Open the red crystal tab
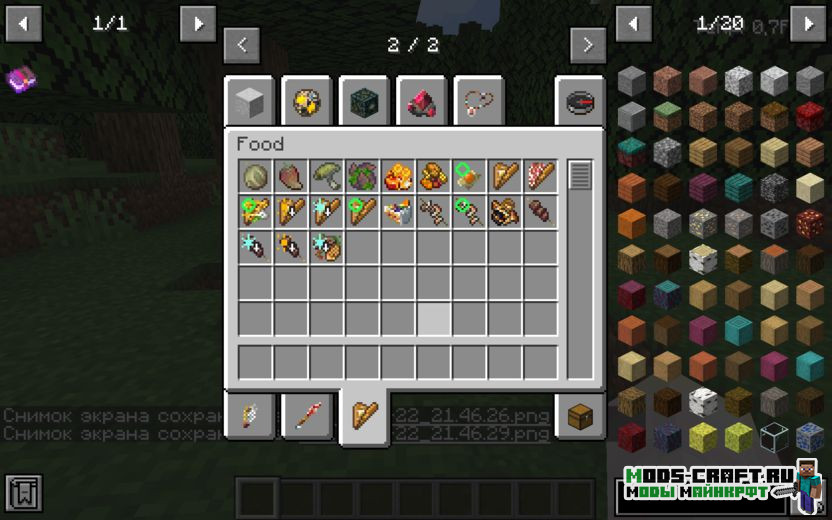 click(x=421, y=101)
